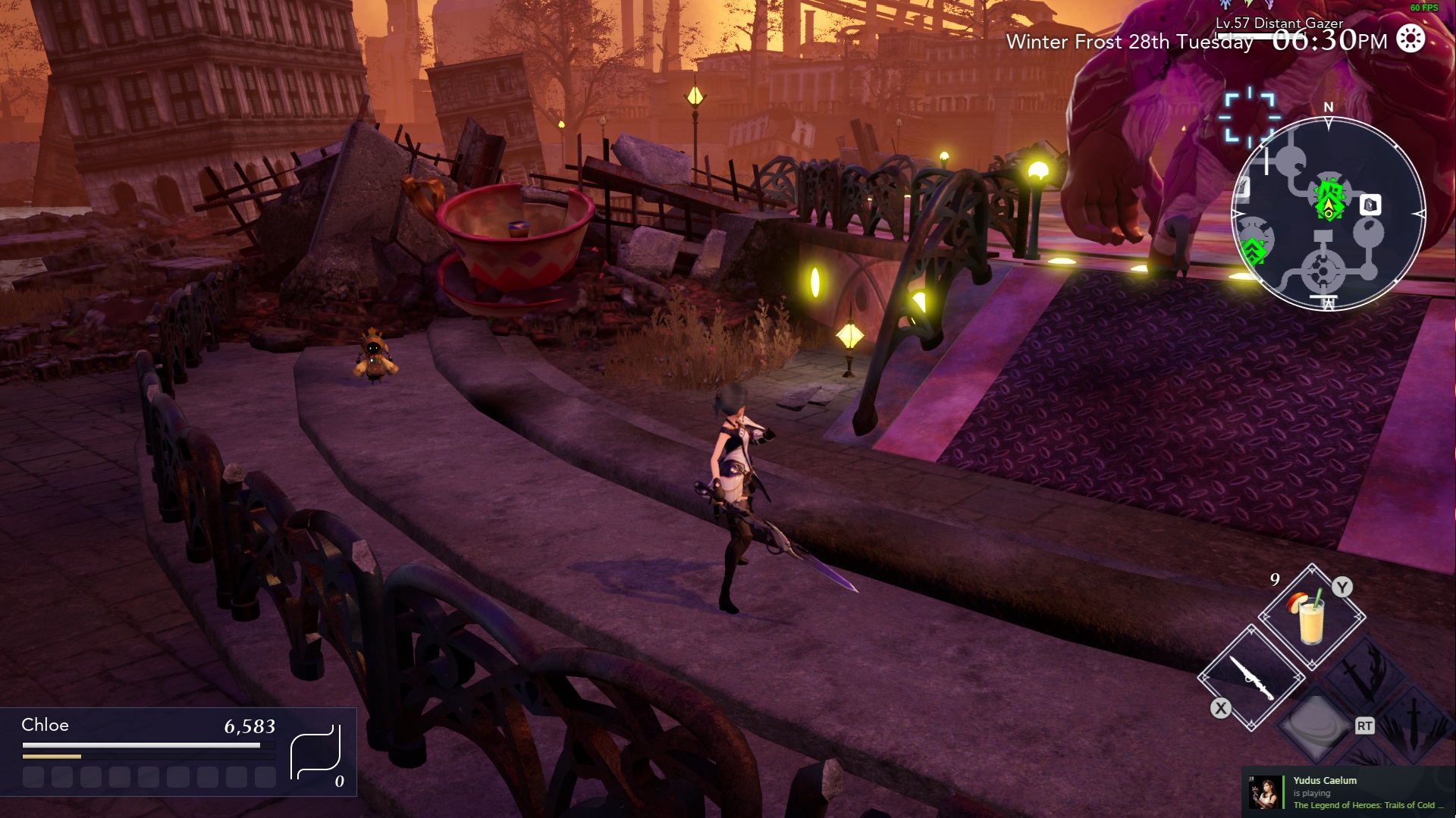Click the weather gear icon beside the clock
This screenshot has width=1456, height=818.
coord(1410,39)
